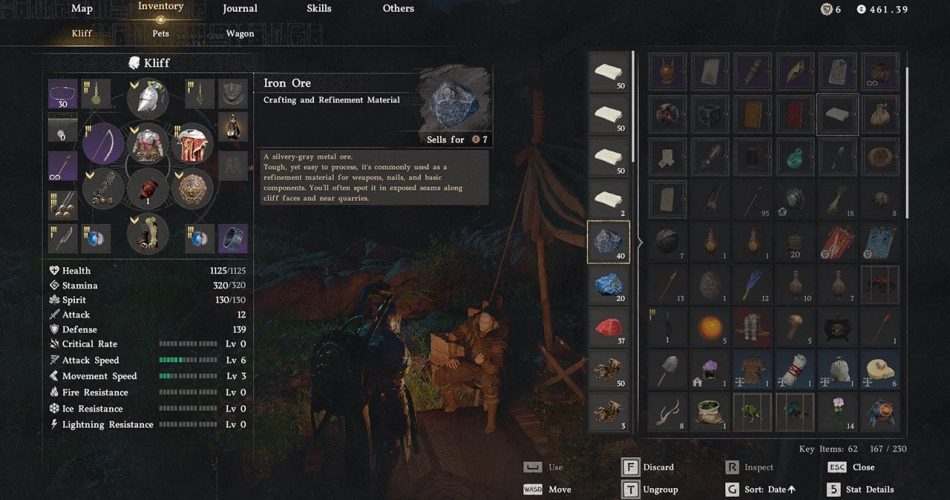Click the equipped round shield slot
Viewport: 950px width, 500px height.
pyautogui.click(x=192, y=187)
